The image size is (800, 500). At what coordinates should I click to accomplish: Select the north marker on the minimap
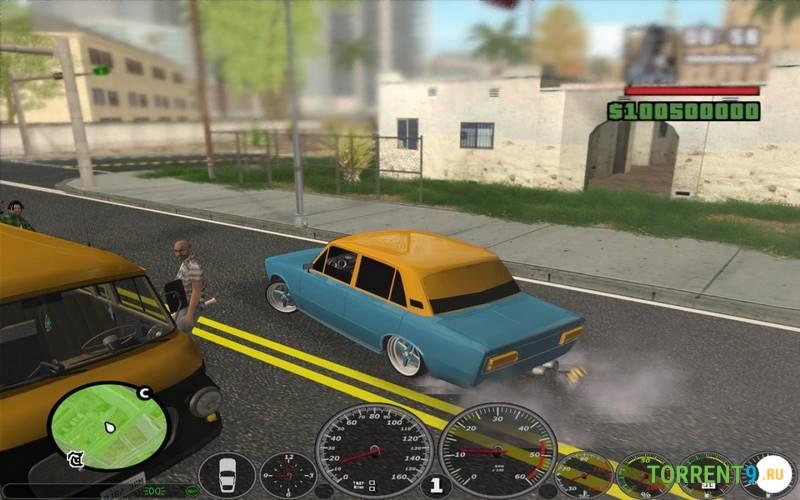[x=144, y=393]
